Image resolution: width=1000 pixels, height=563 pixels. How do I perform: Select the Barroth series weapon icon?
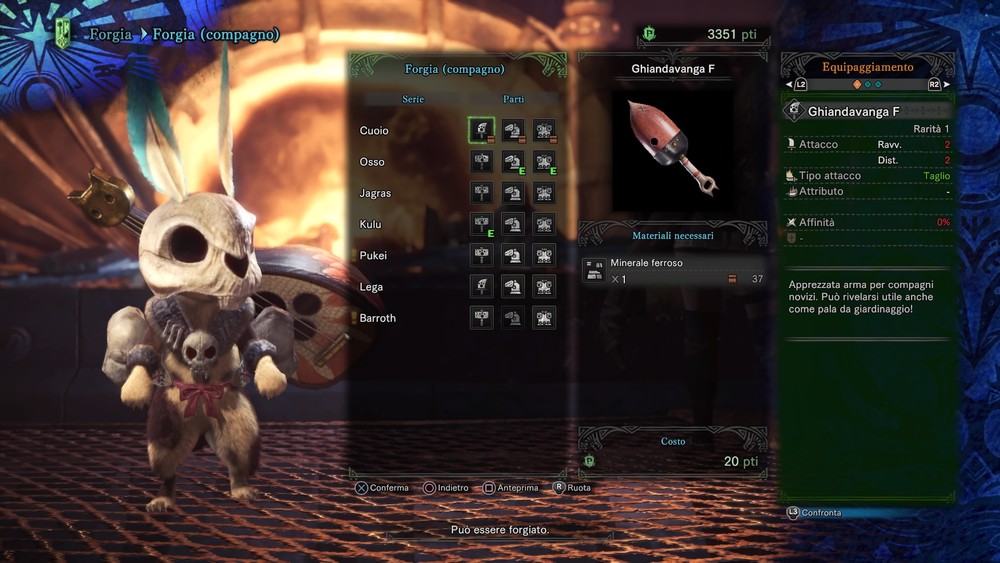tap(481, 318)
